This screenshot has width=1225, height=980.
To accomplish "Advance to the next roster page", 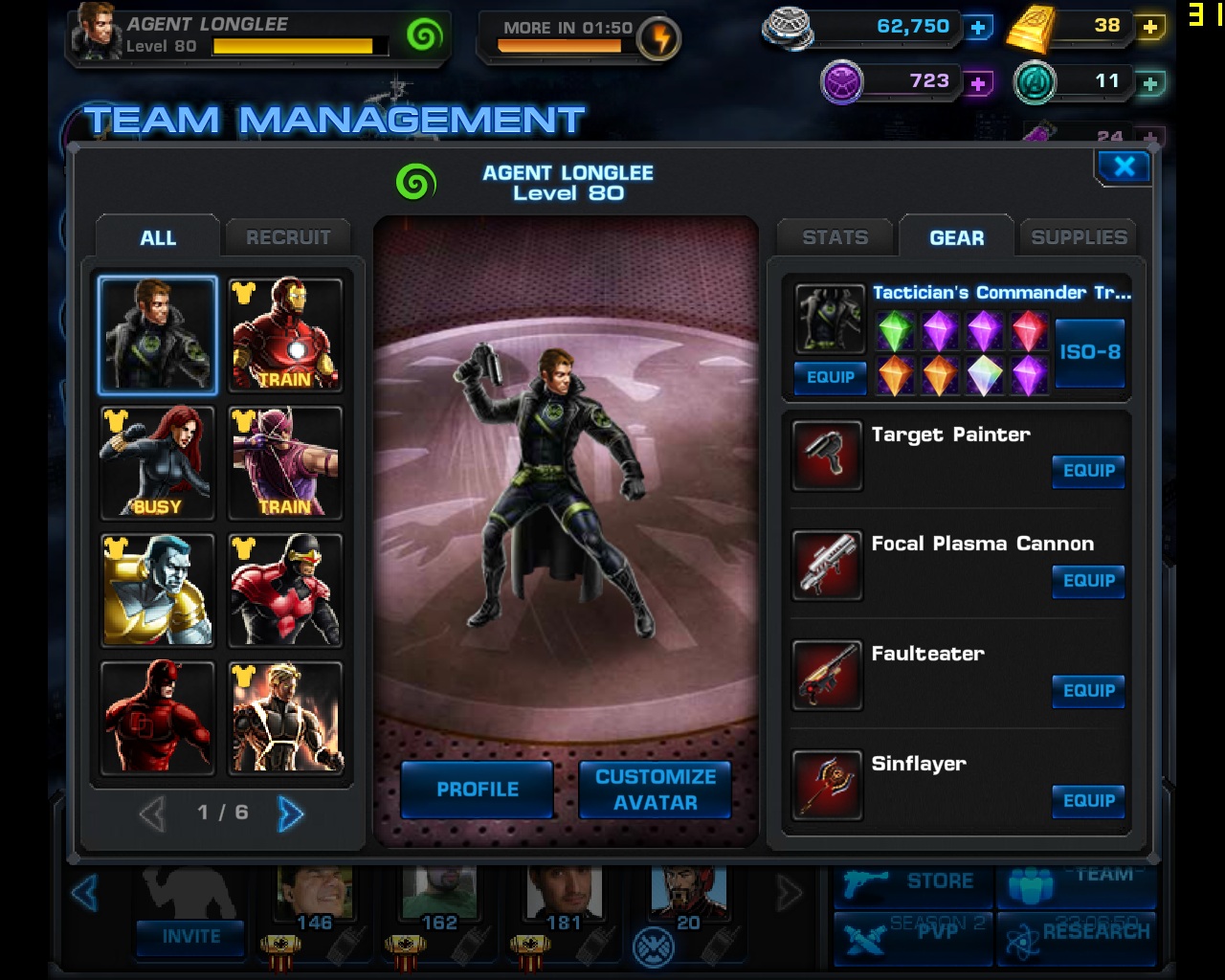I will point(292,813).
